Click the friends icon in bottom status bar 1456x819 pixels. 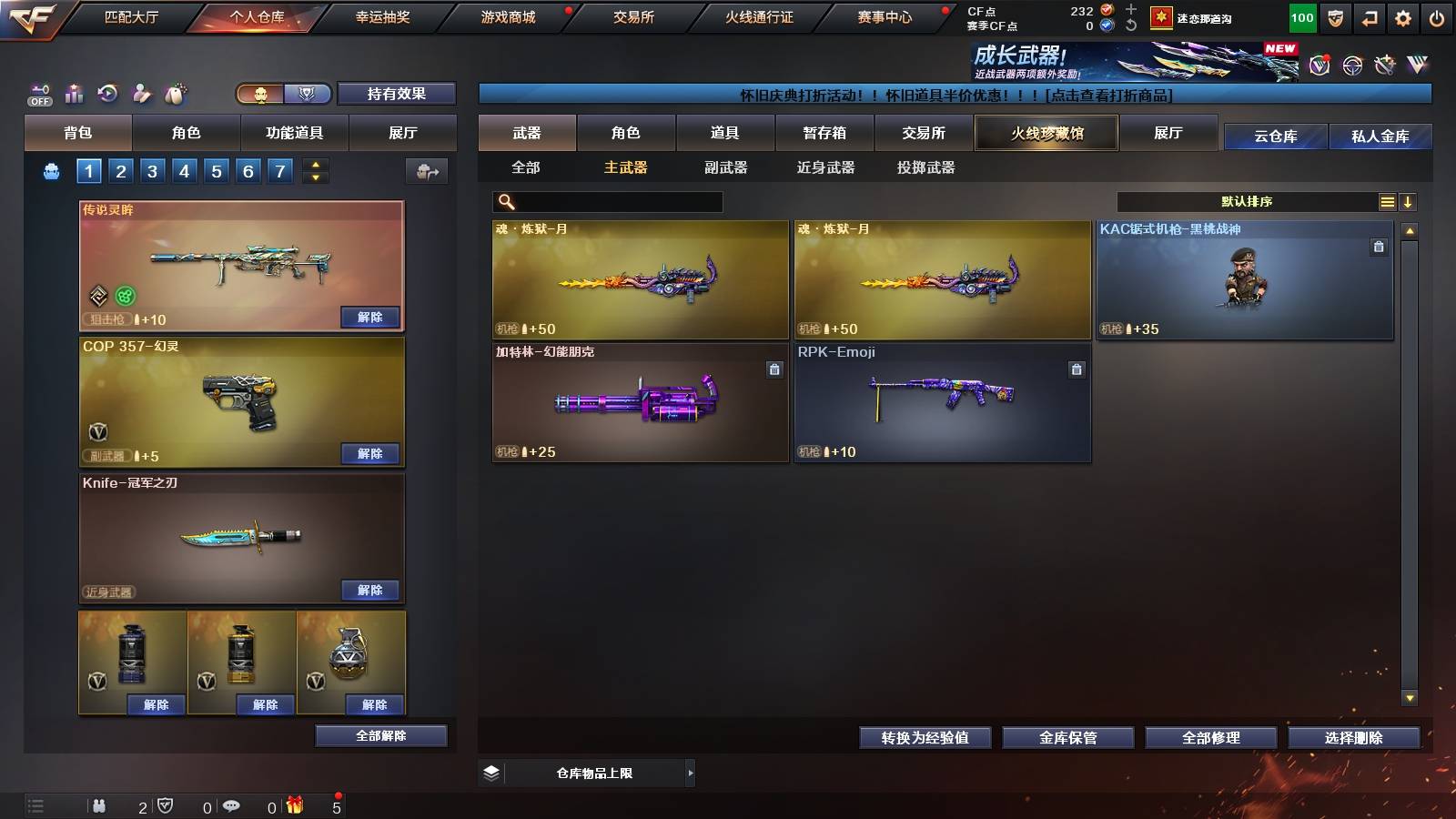pos(98,805)
